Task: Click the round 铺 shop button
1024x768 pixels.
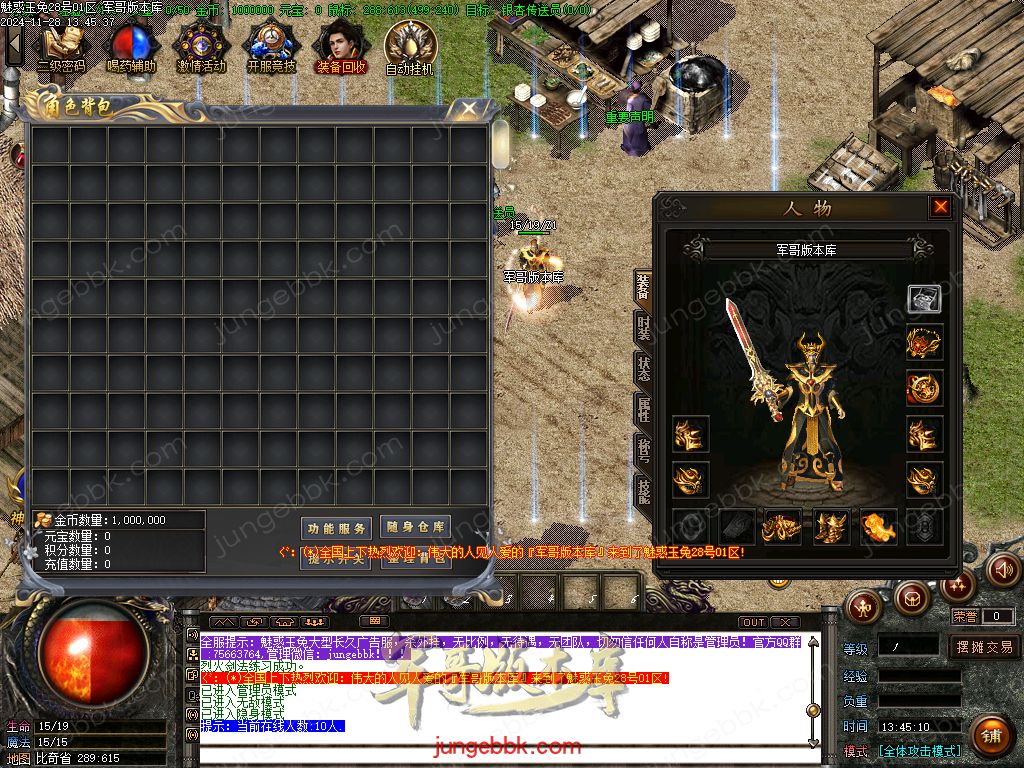Action: pos(990,735)
